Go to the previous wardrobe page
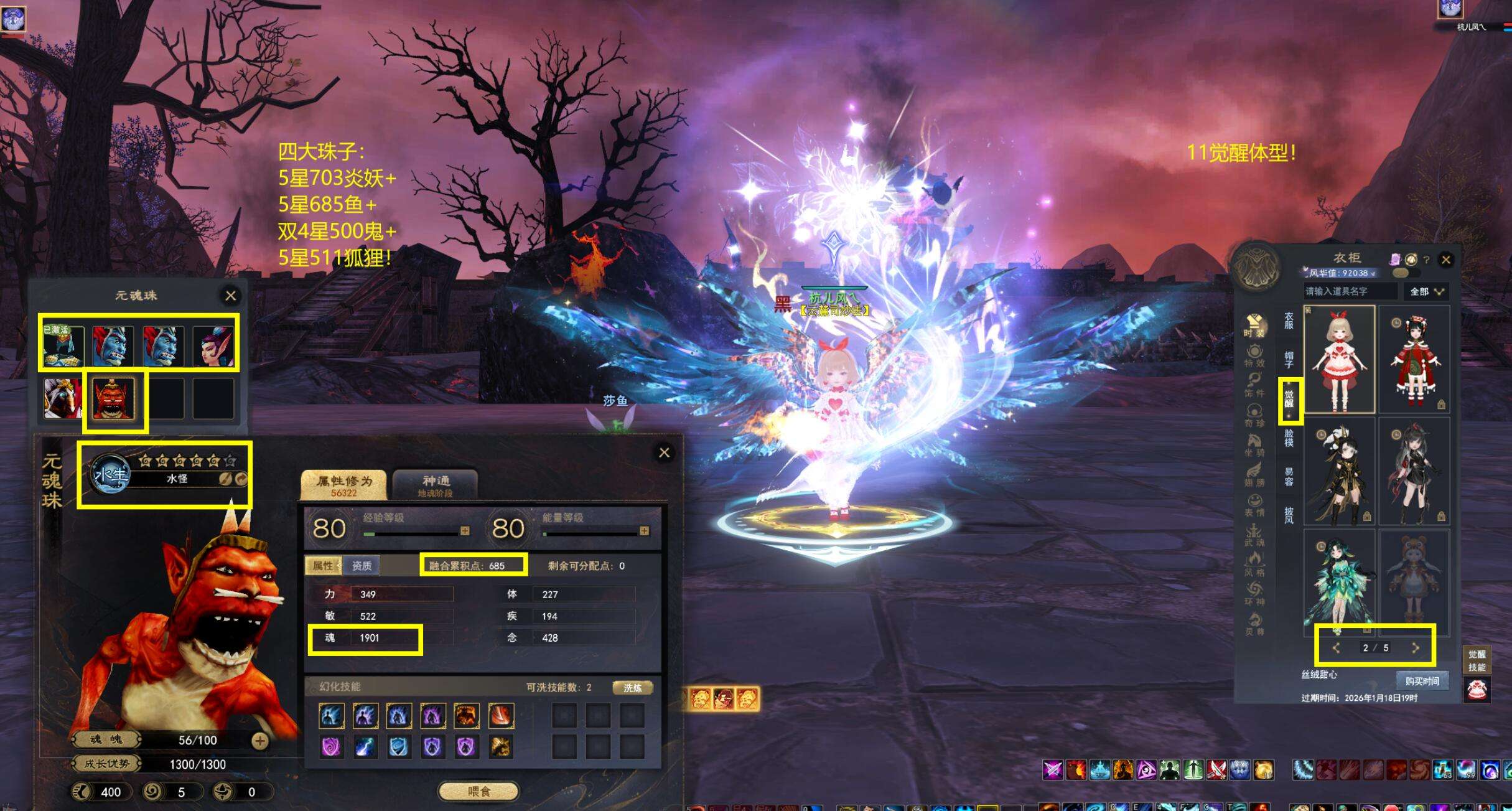Image resolution: width=1512 pixels, height=811 pixels. [x=1336, y=648]
